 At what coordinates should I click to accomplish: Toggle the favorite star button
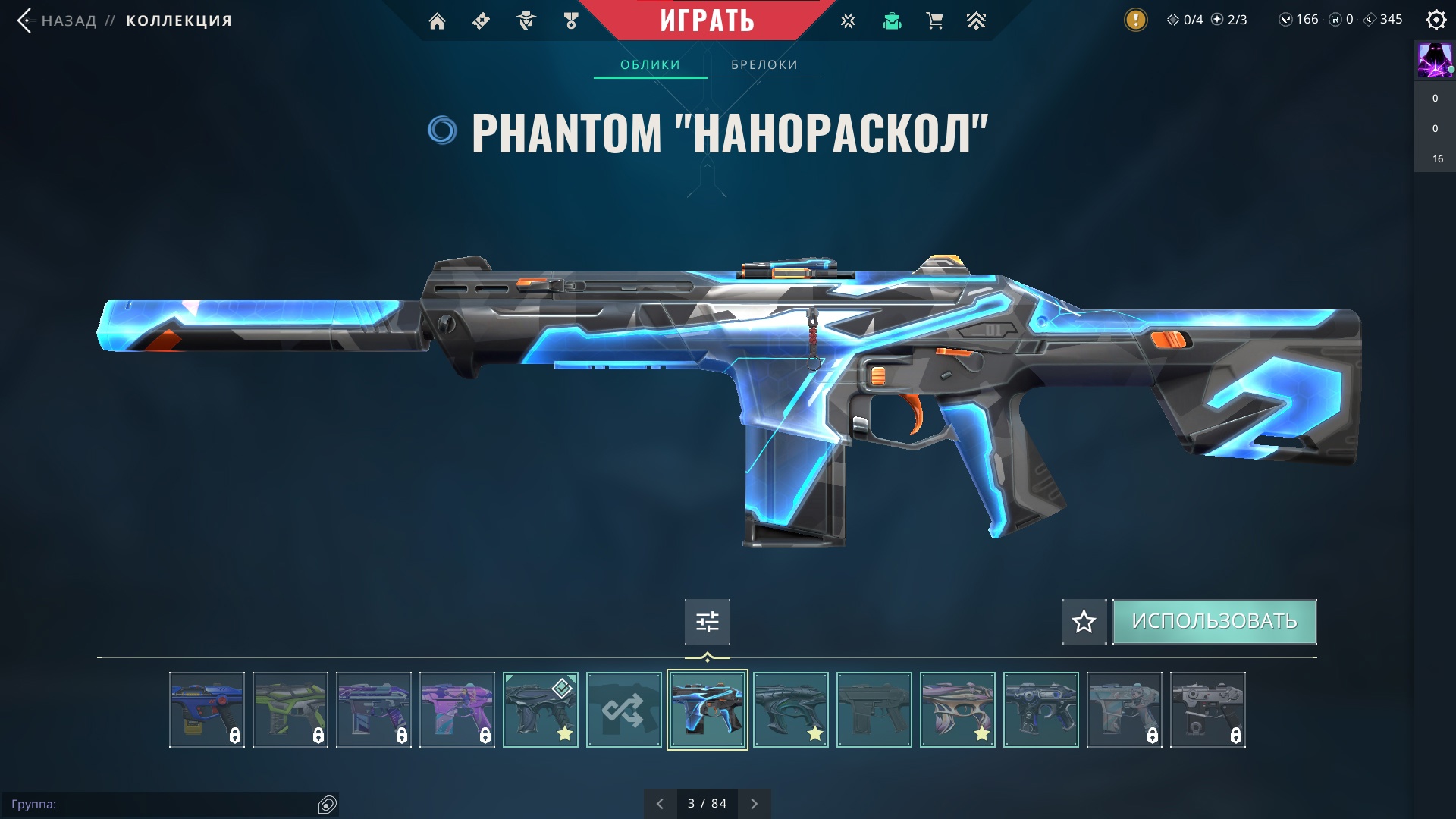pyautogui.click(x=1084, y=622)
